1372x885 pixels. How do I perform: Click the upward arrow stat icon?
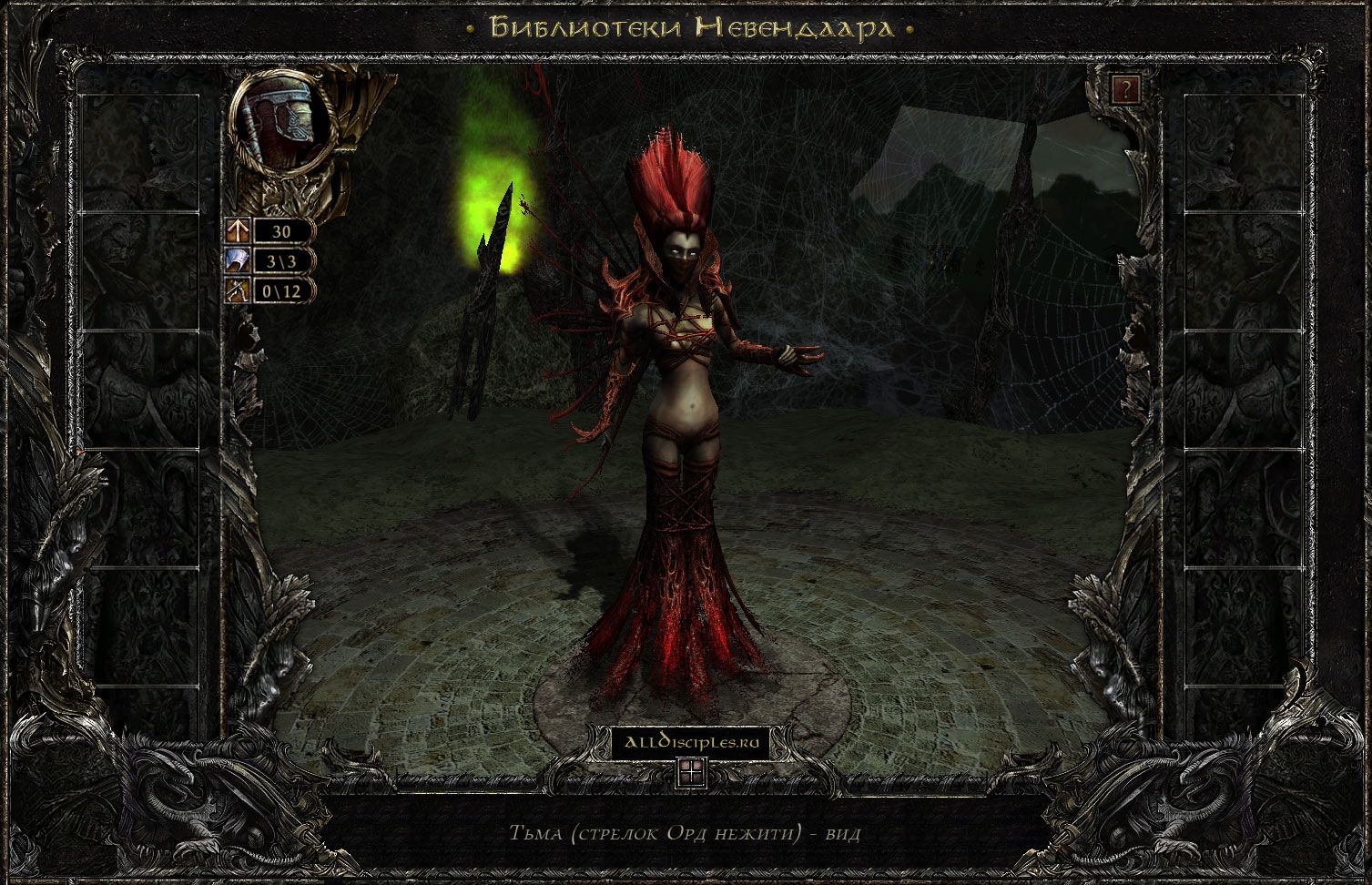238,231
